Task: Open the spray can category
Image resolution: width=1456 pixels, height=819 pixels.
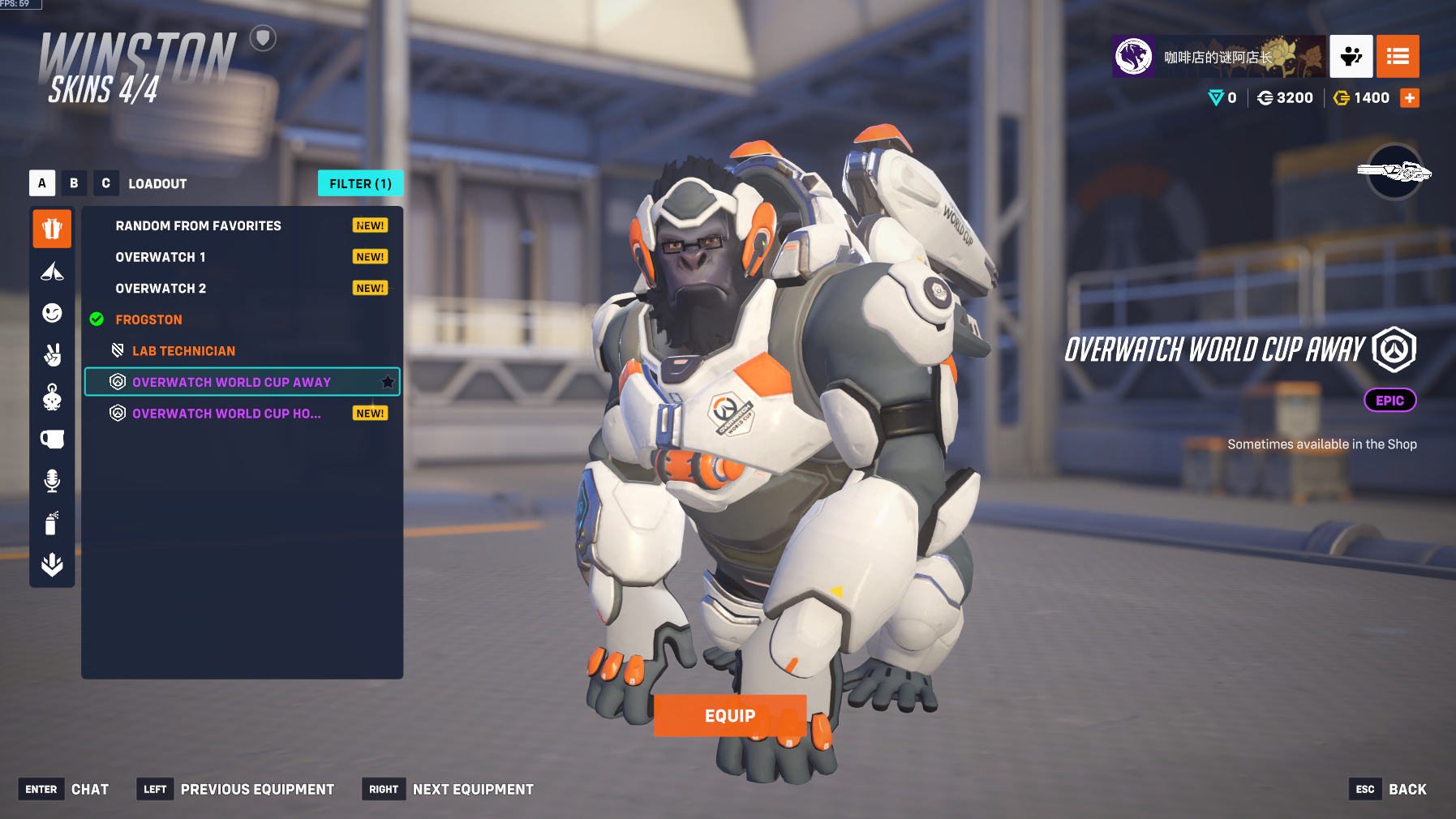Action: pyautogui.click(x=52, y=523)
